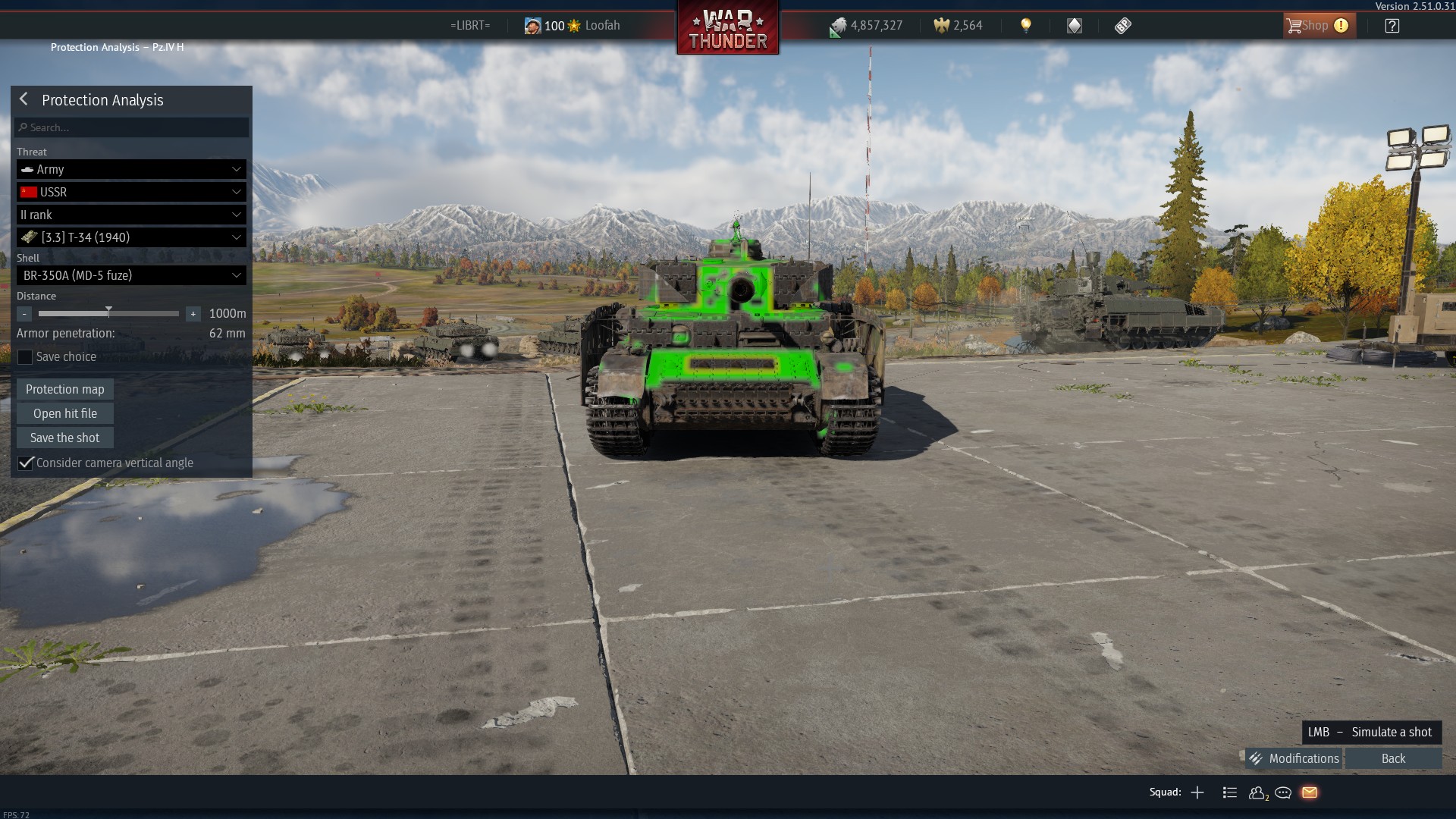1456x819 pixels.
Task: Open the Army threat type dropdown
Action: tap(131, 169)
